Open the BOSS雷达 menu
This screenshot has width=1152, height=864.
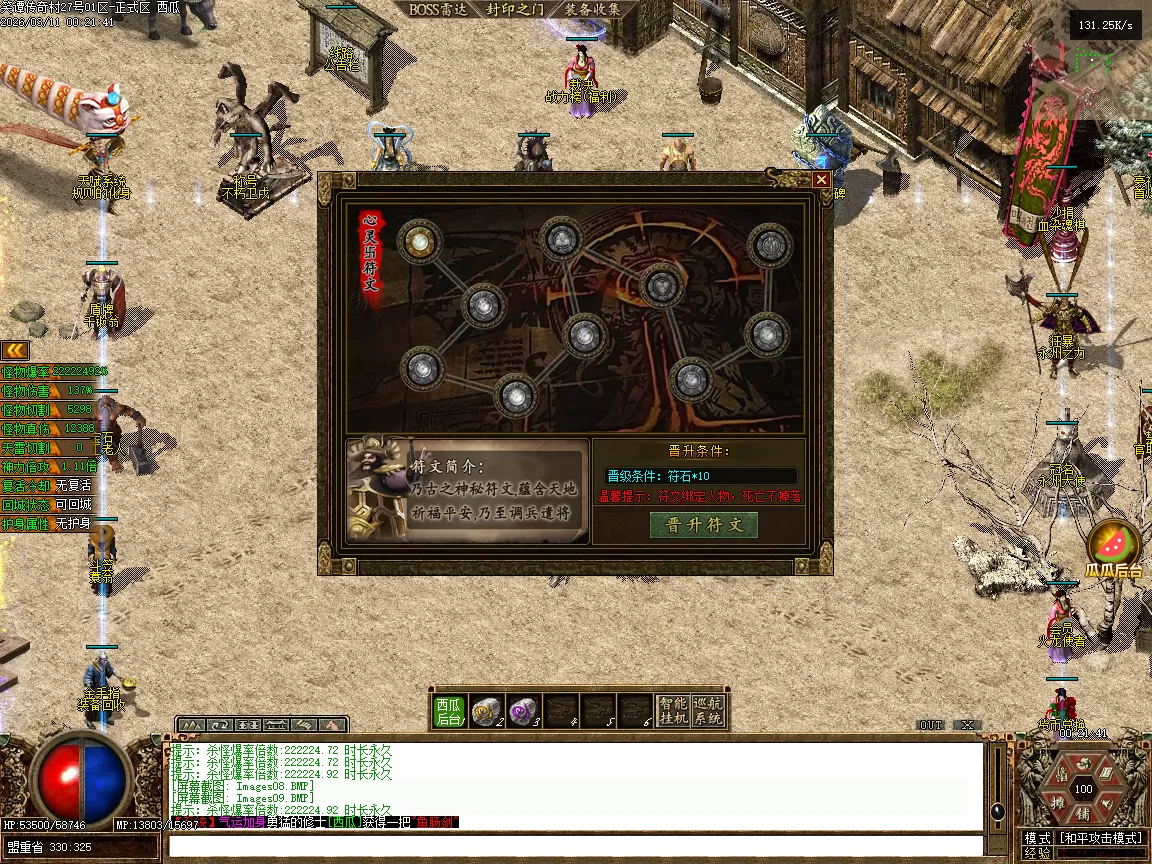coord(438,10)
